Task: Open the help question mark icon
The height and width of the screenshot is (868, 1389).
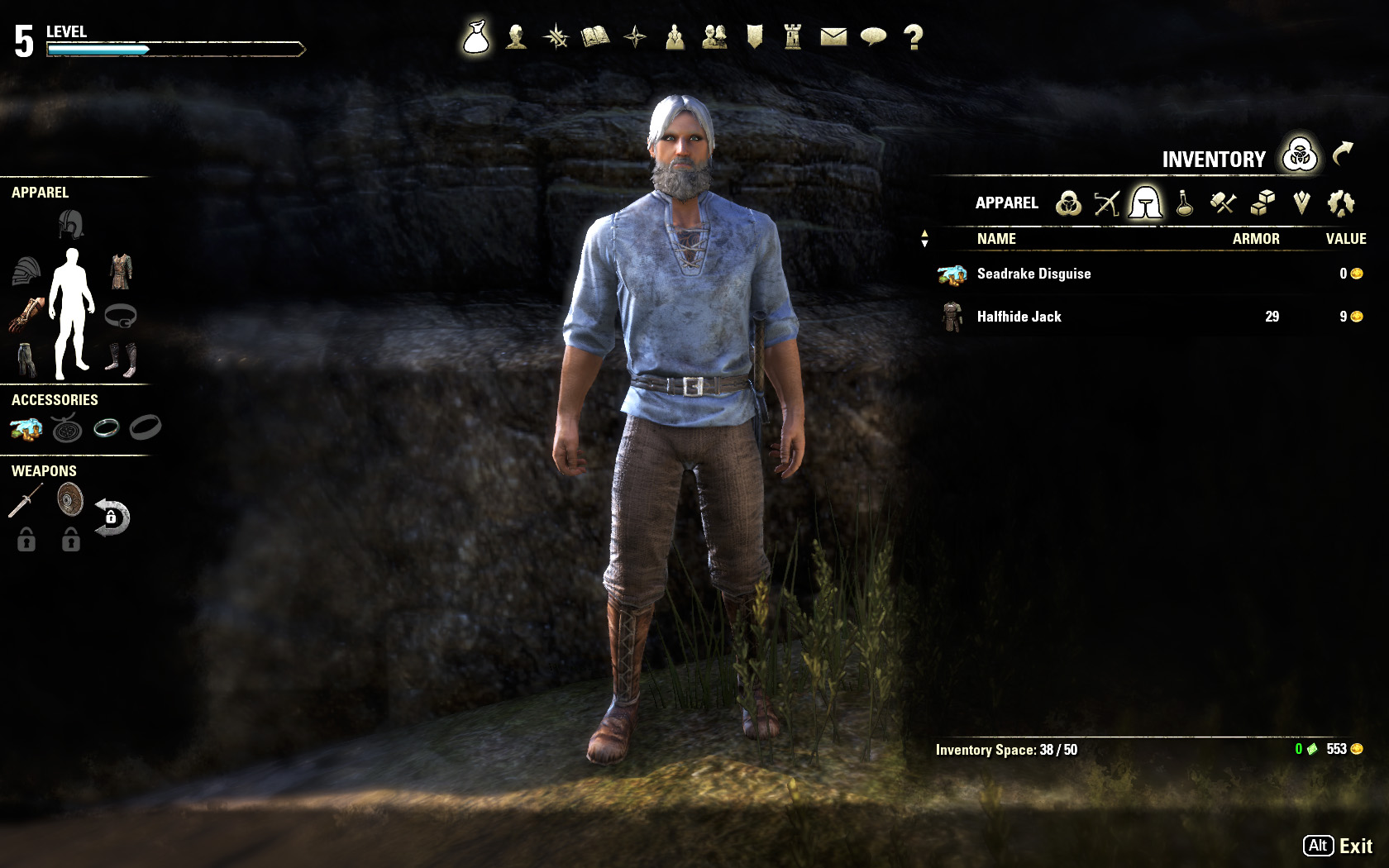Action: pos(913,37)
